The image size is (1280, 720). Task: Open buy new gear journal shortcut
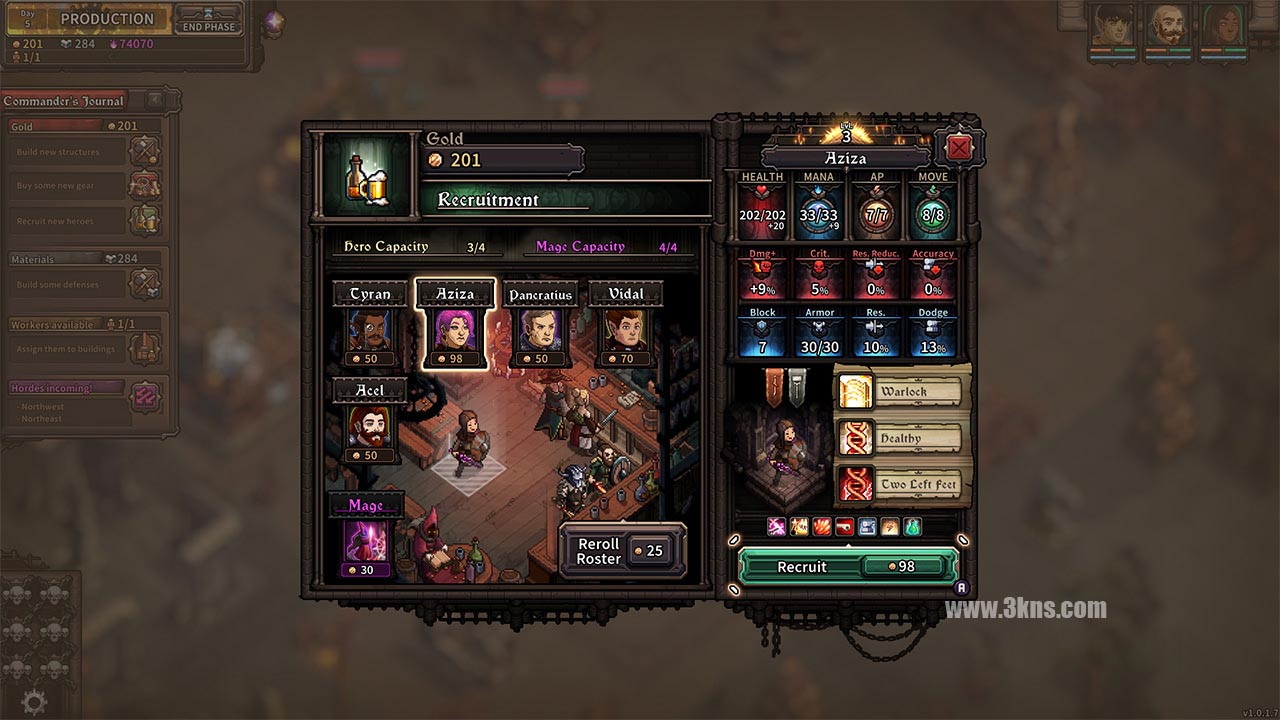(x=145, y=186)
